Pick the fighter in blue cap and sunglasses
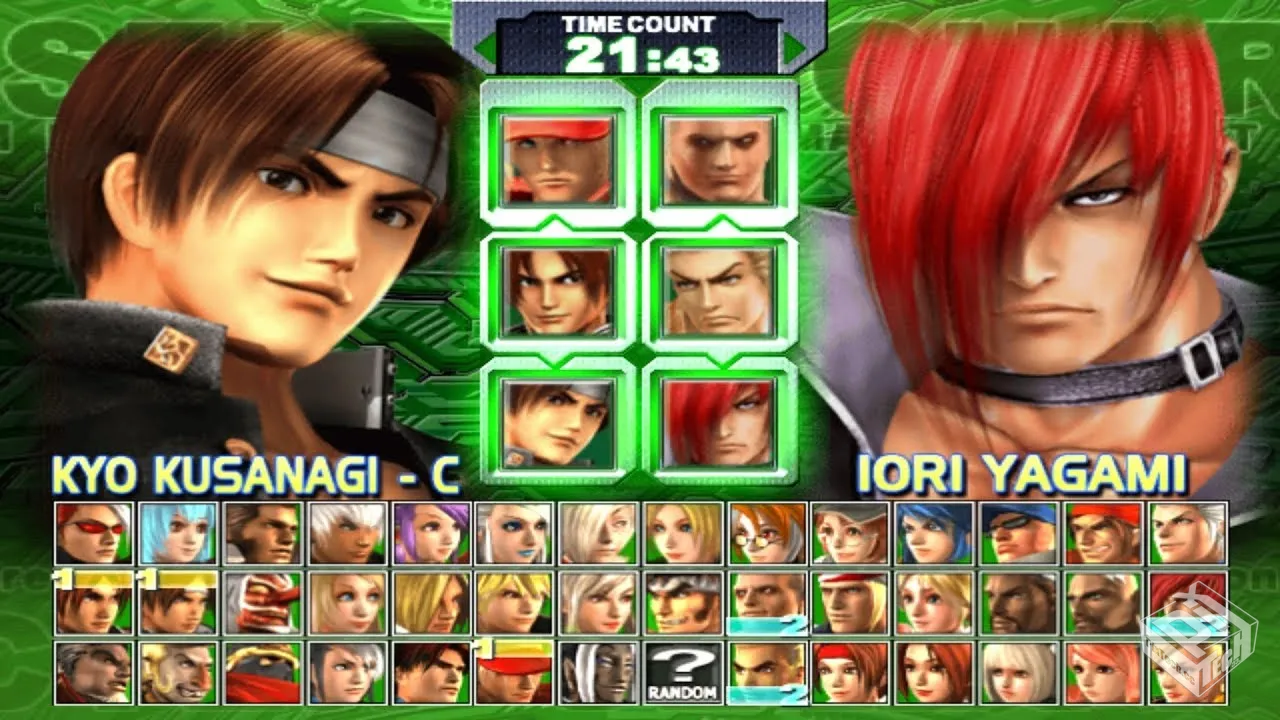 coord(1020,533)
